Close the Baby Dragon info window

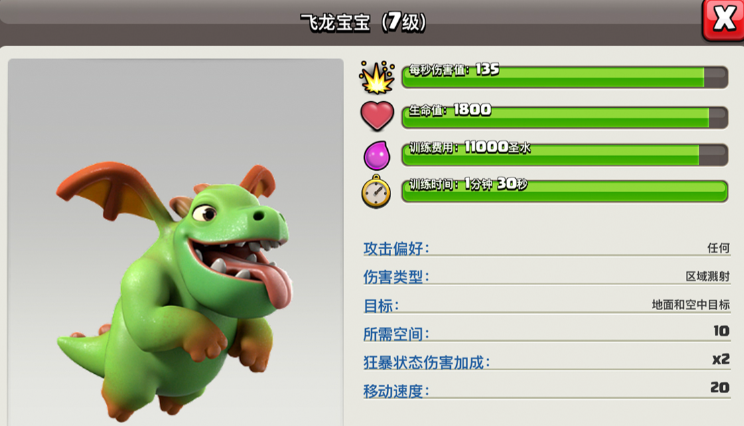(722, 19)
